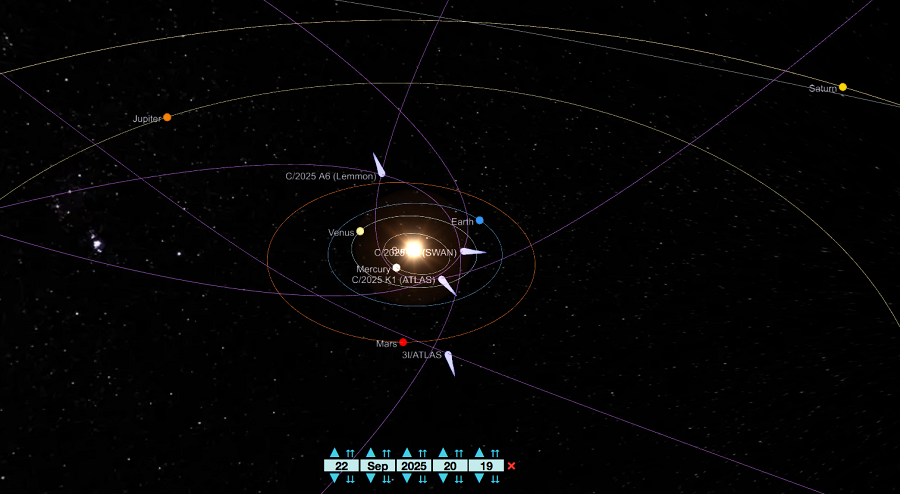Advance the month with the single up triangle

[371, 453]
